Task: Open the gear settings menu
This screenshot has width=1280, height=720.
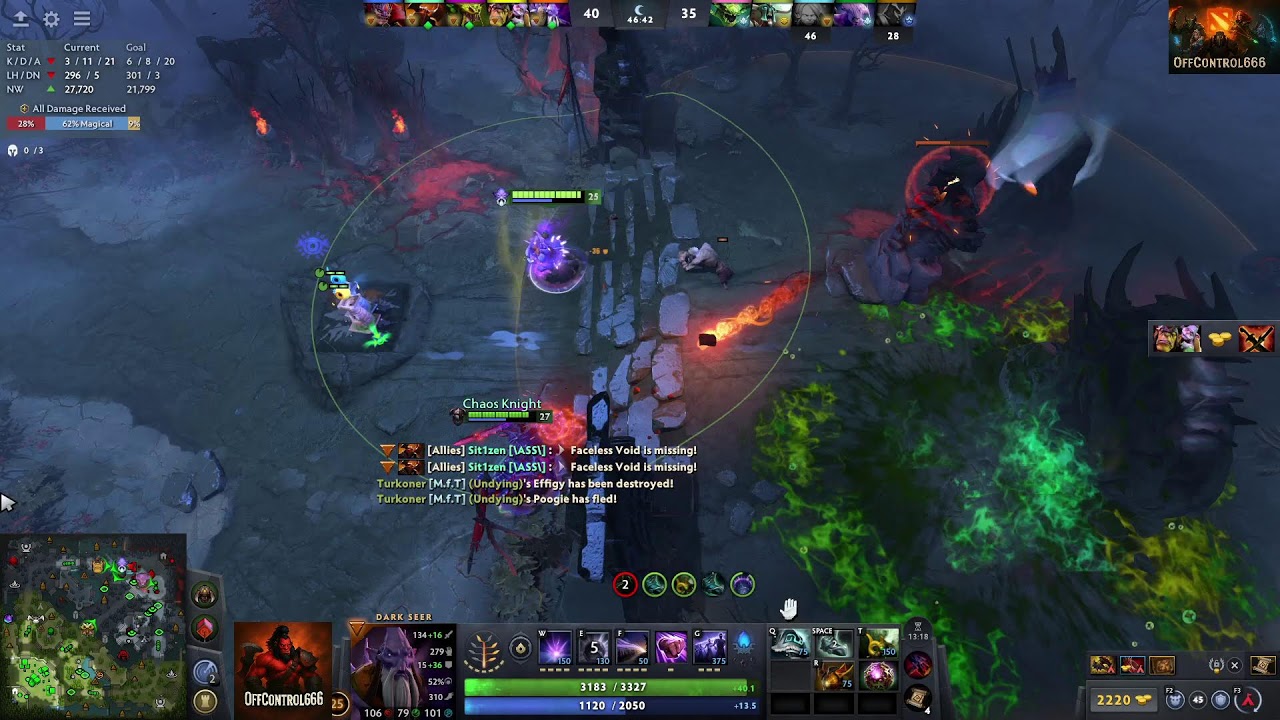Action: 51,19
